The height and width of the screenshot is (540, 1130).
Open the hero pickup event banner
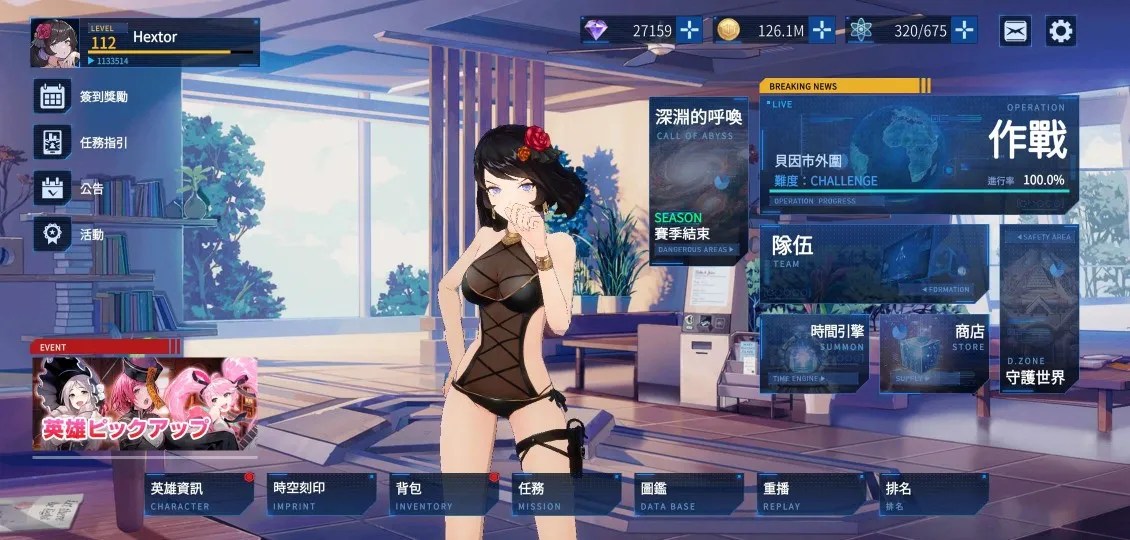144,403
